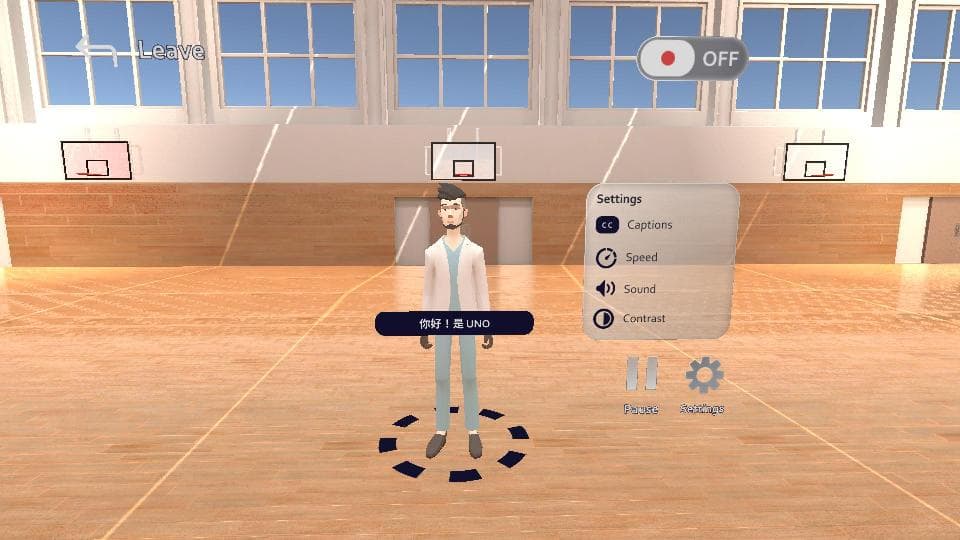Click the Settings gear icon
The width and height of the screenshot is (960, 540).
pyautogui.click(x=703, y=376)
